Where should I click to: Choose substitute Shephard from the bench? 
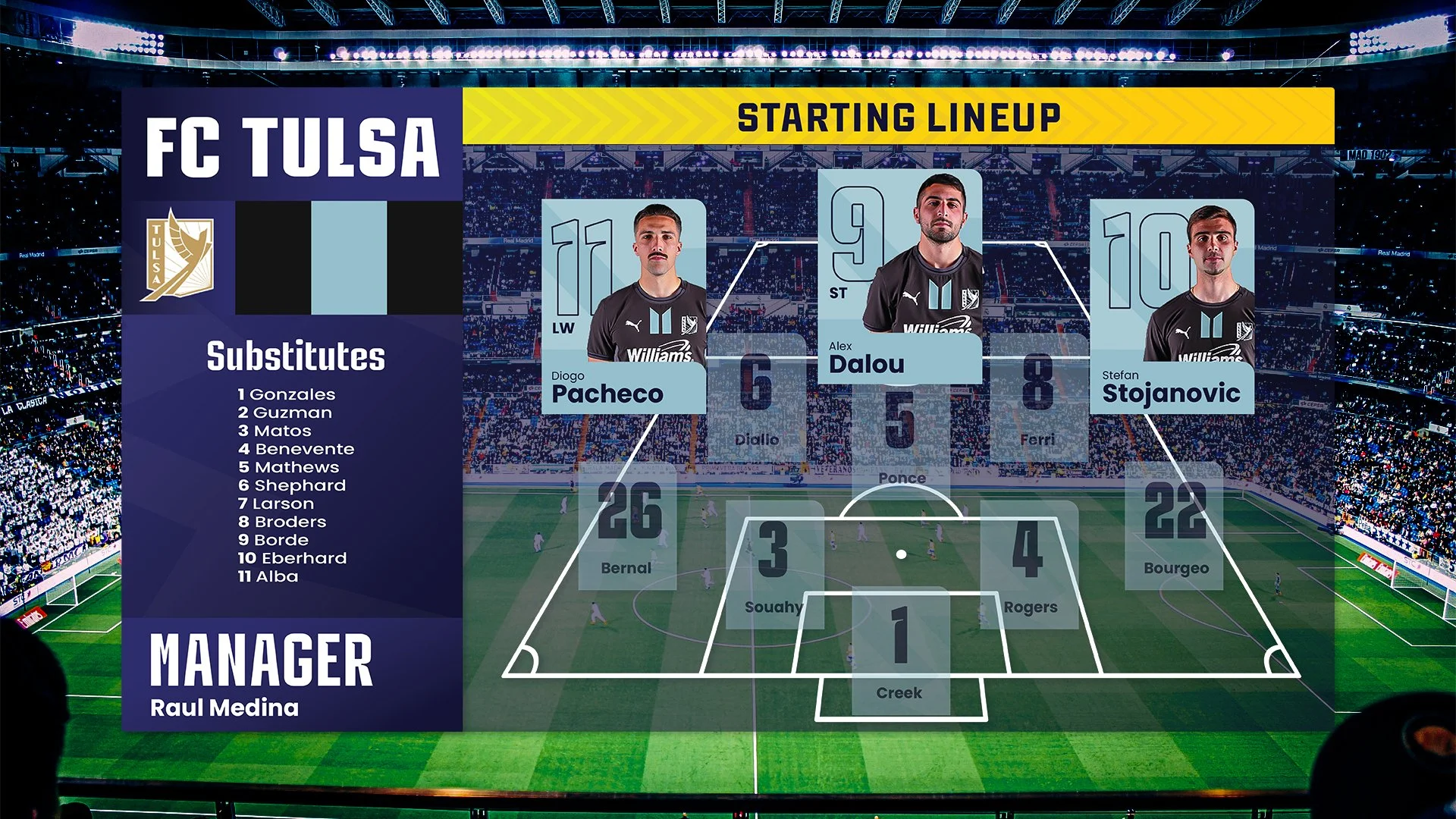[x=292, y=485]
